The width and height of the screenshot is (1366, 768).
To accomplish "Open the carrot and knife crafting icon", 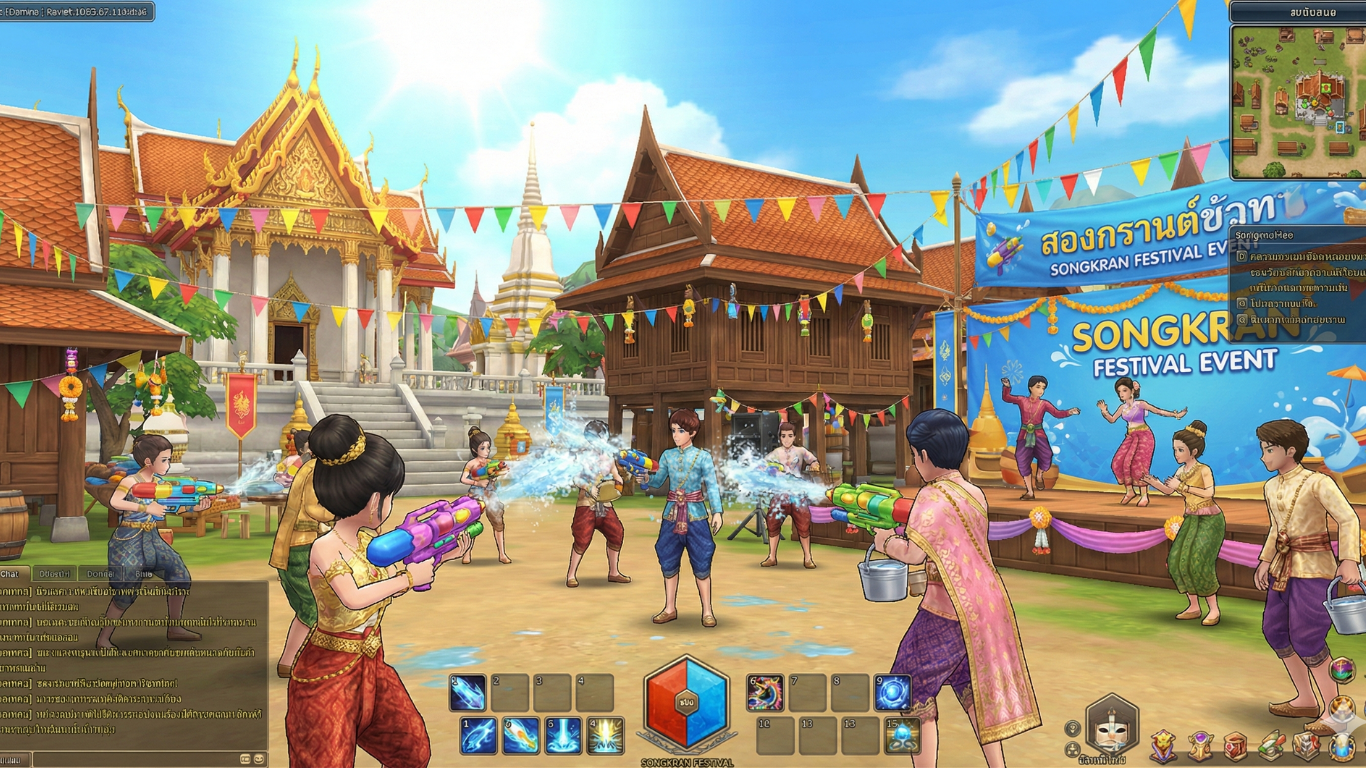I will [1271, 745].
